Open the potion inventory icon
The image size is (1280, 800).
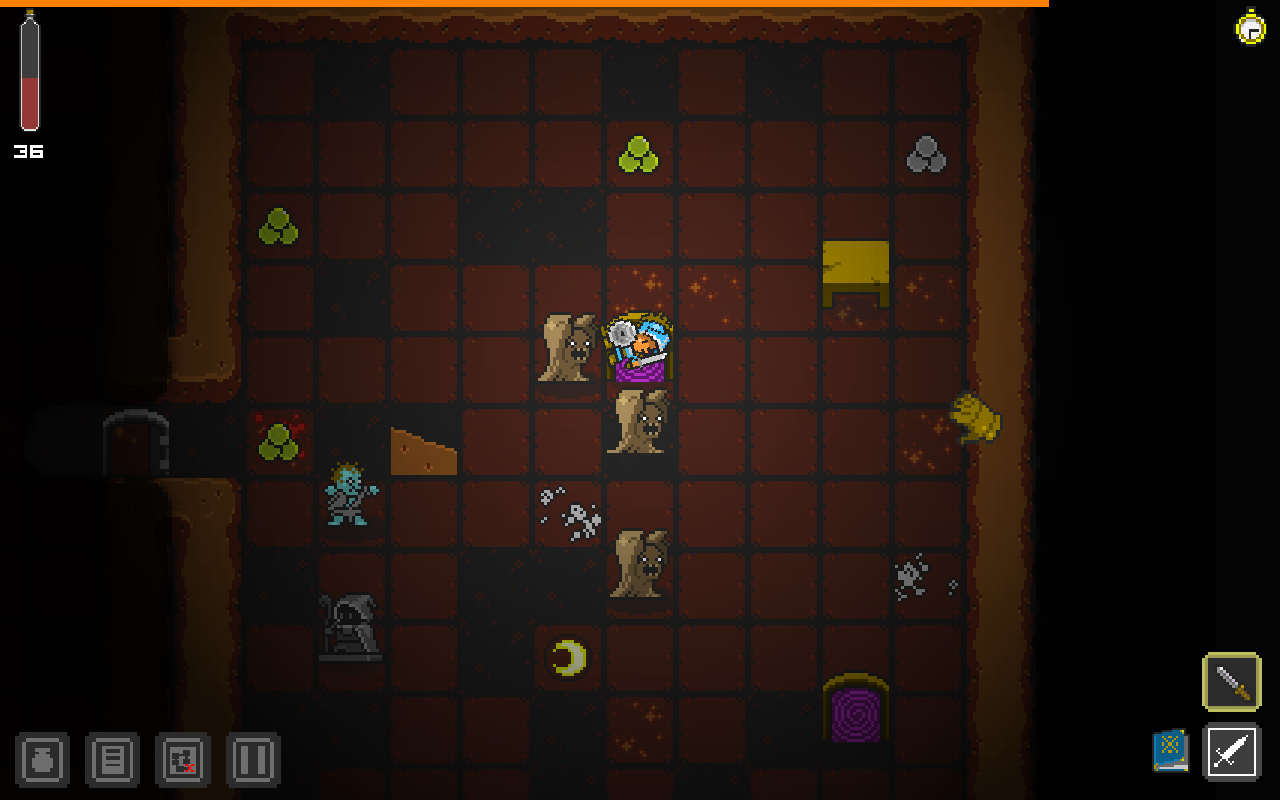click(42, 760)
